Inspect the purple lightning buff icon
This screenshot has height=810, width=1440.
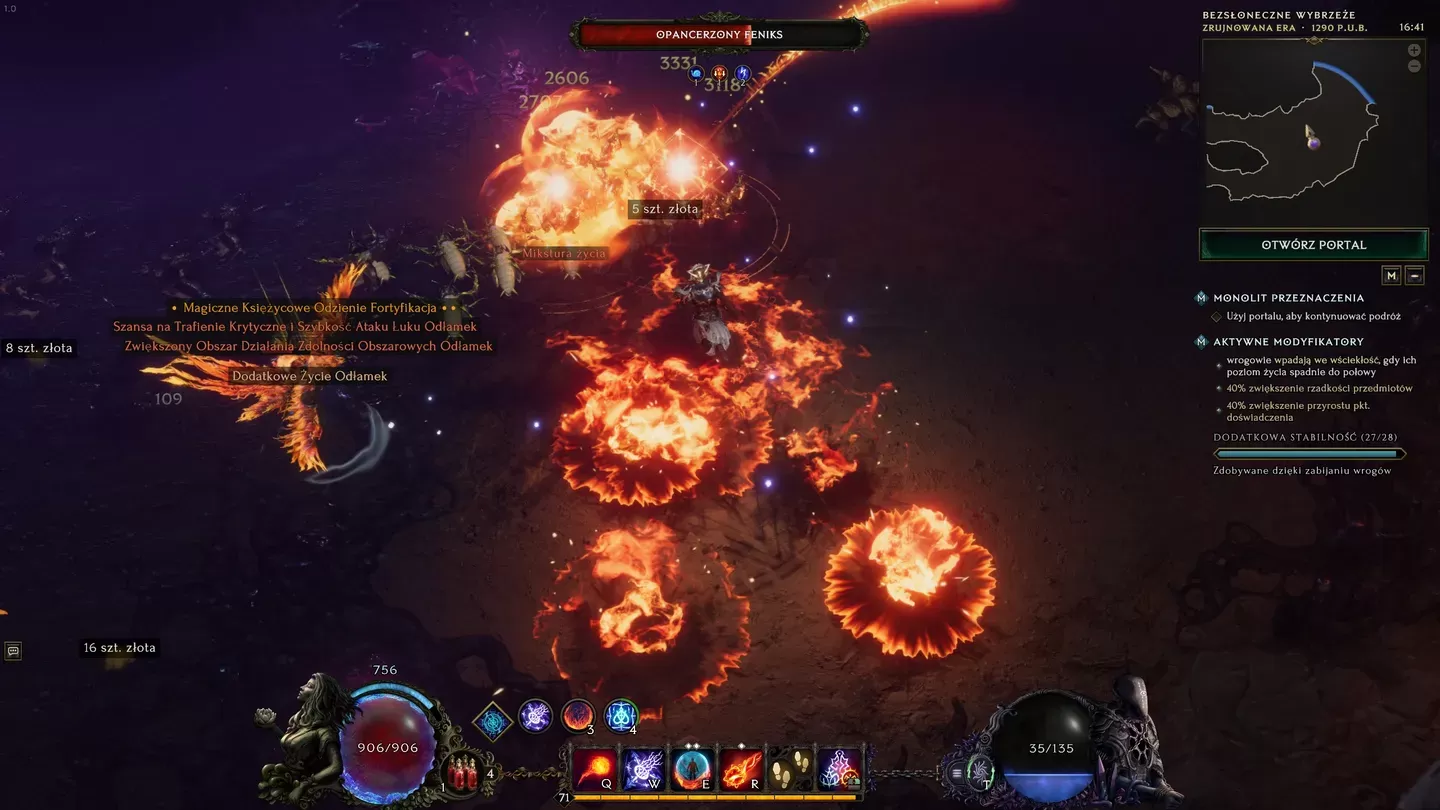coord(536,716)
